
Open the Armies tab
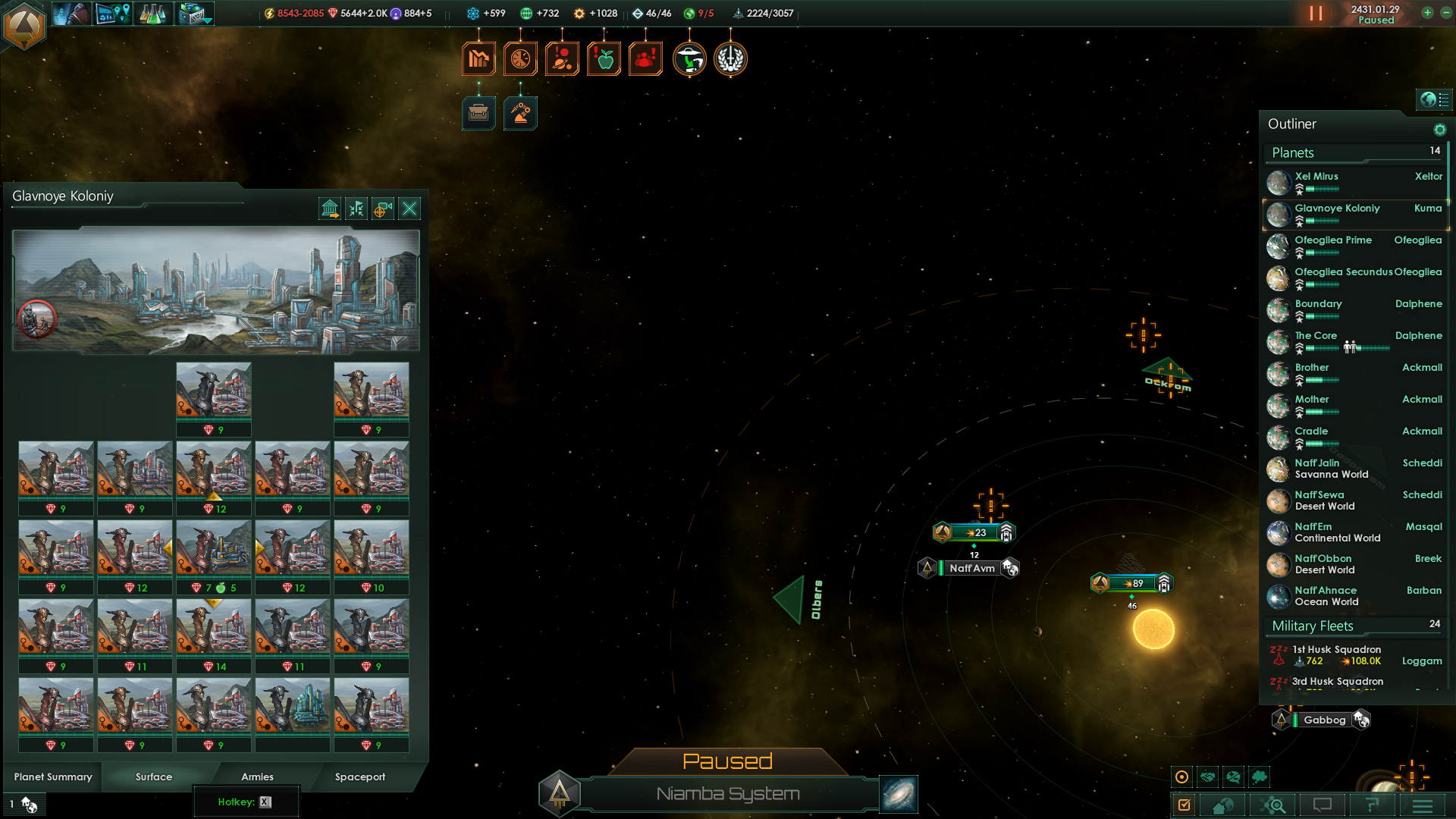coord(257,777)
